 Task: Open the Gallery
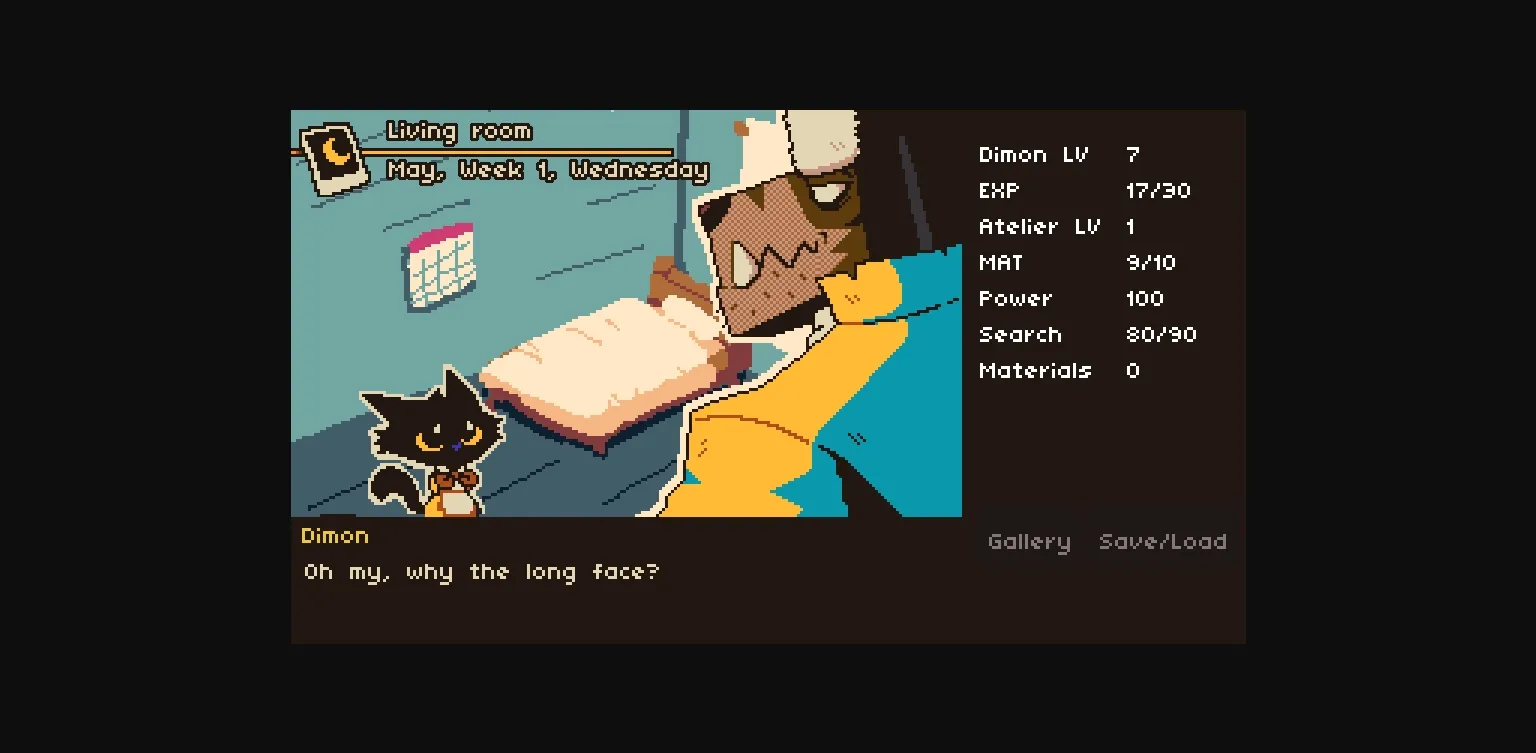pos(1029,542)
